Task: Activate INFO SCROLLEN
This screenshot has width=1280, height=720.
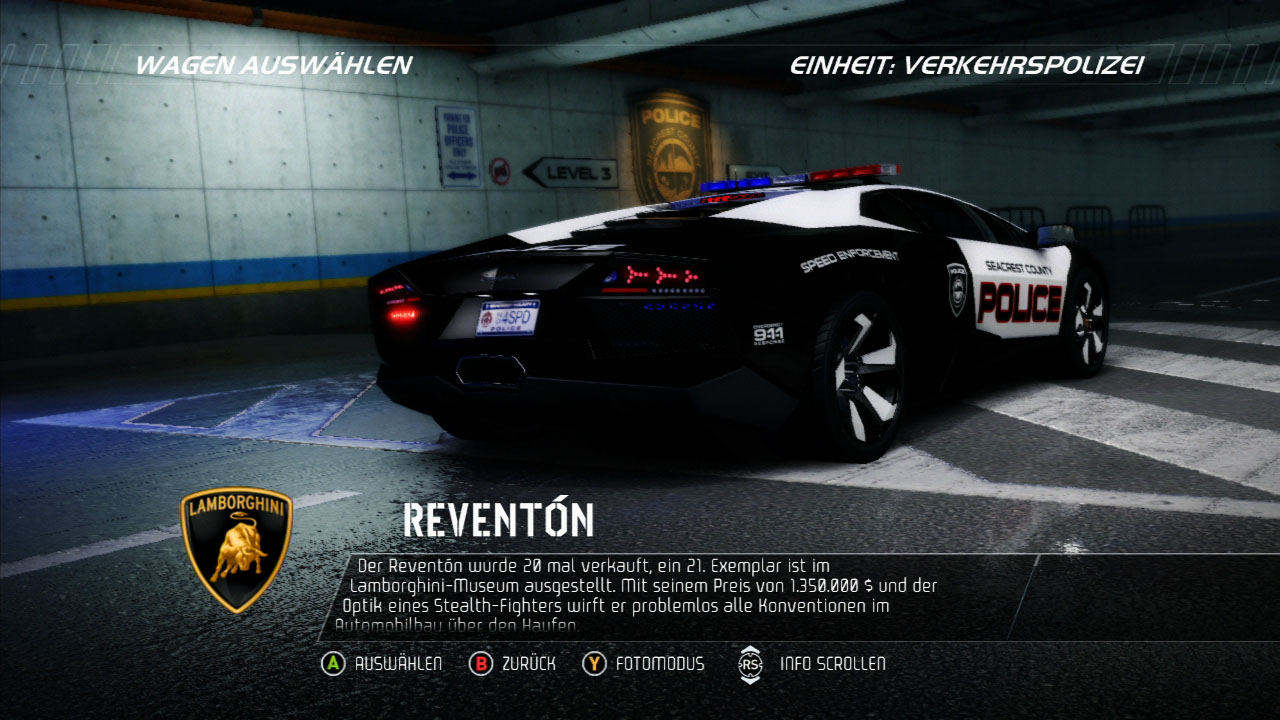Action: click(x=834, y=663)
